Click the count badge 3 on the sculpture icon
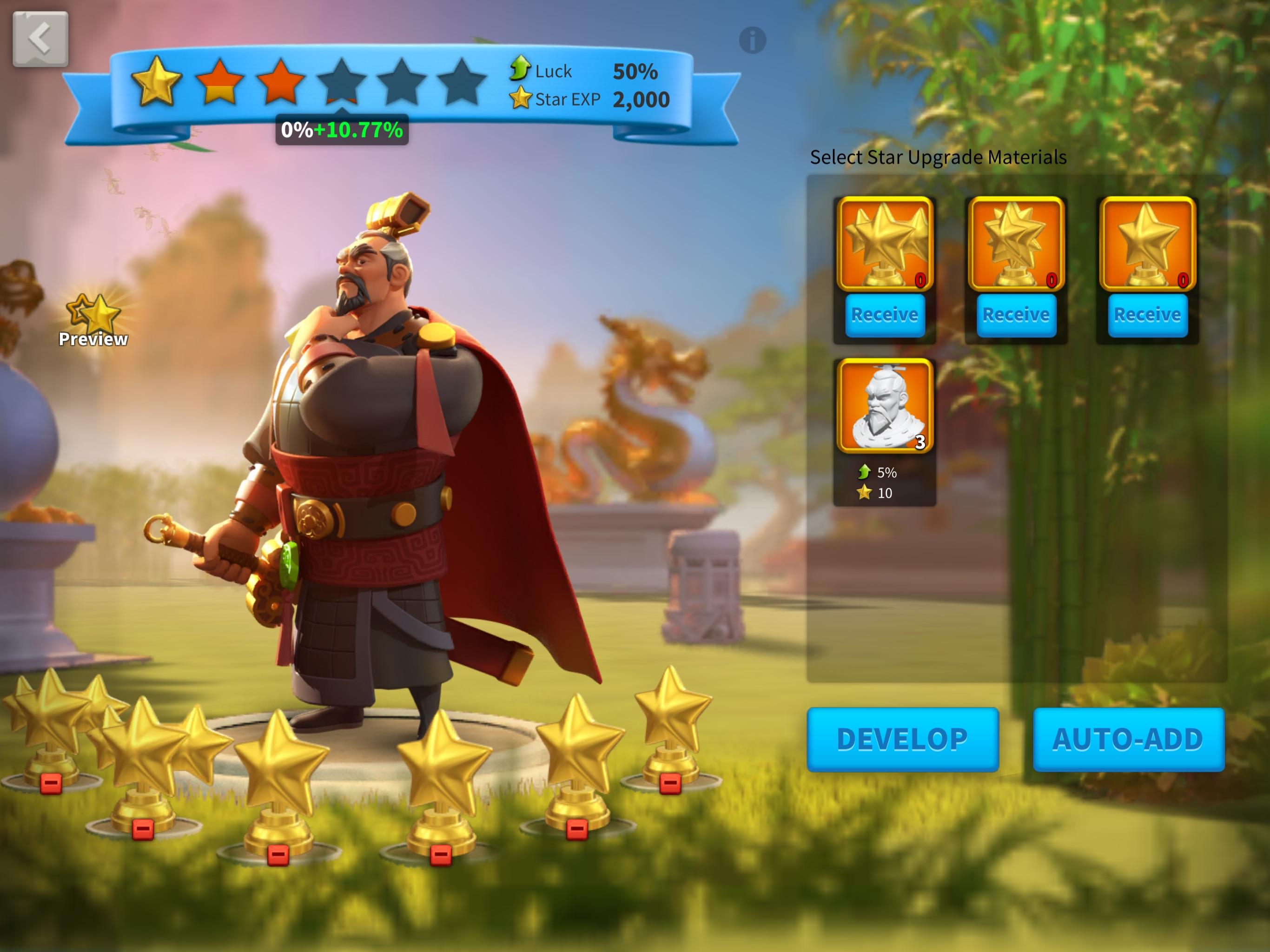Screen dimensions: 1270x952 [x=921, y=443]
